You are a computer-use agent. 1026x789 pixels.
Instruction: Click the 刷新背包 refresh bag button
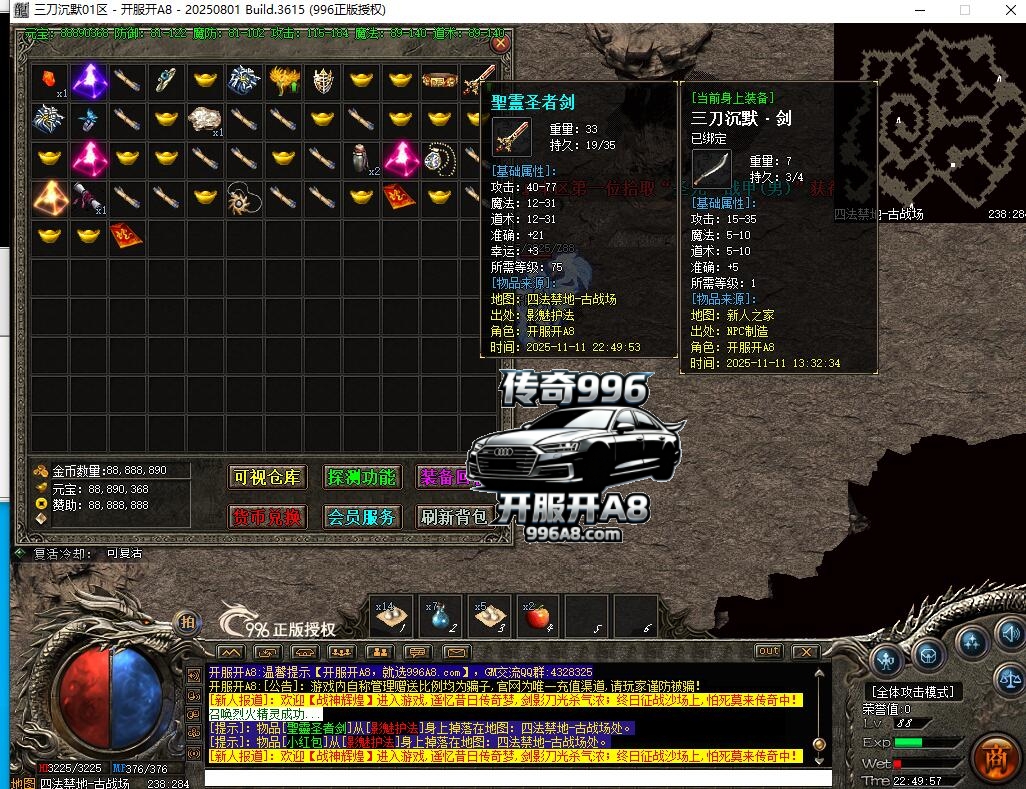tap(453, 517)
